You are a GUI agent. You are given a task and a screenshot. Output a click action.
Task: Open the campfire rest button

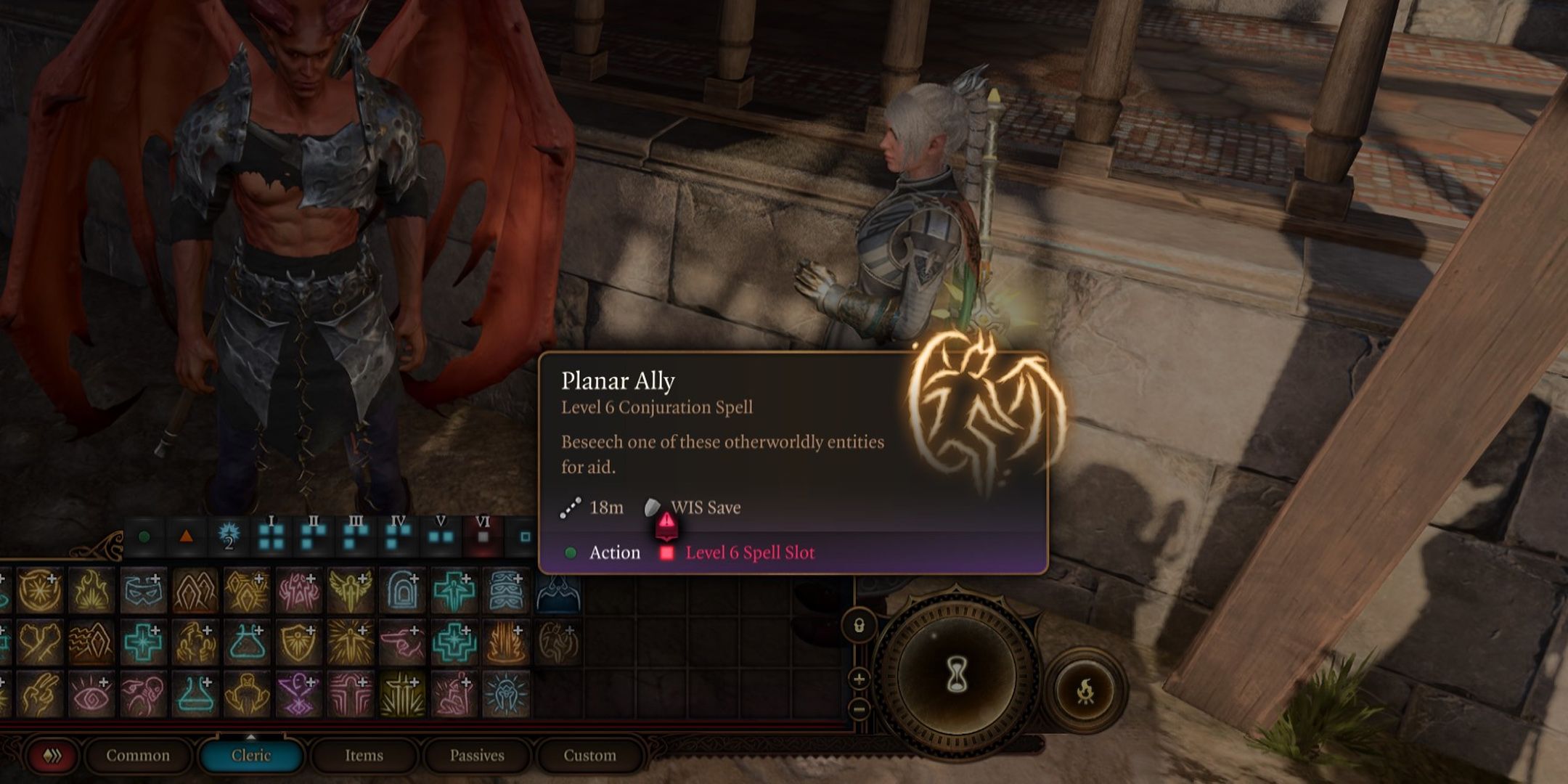coord(1085,690)
